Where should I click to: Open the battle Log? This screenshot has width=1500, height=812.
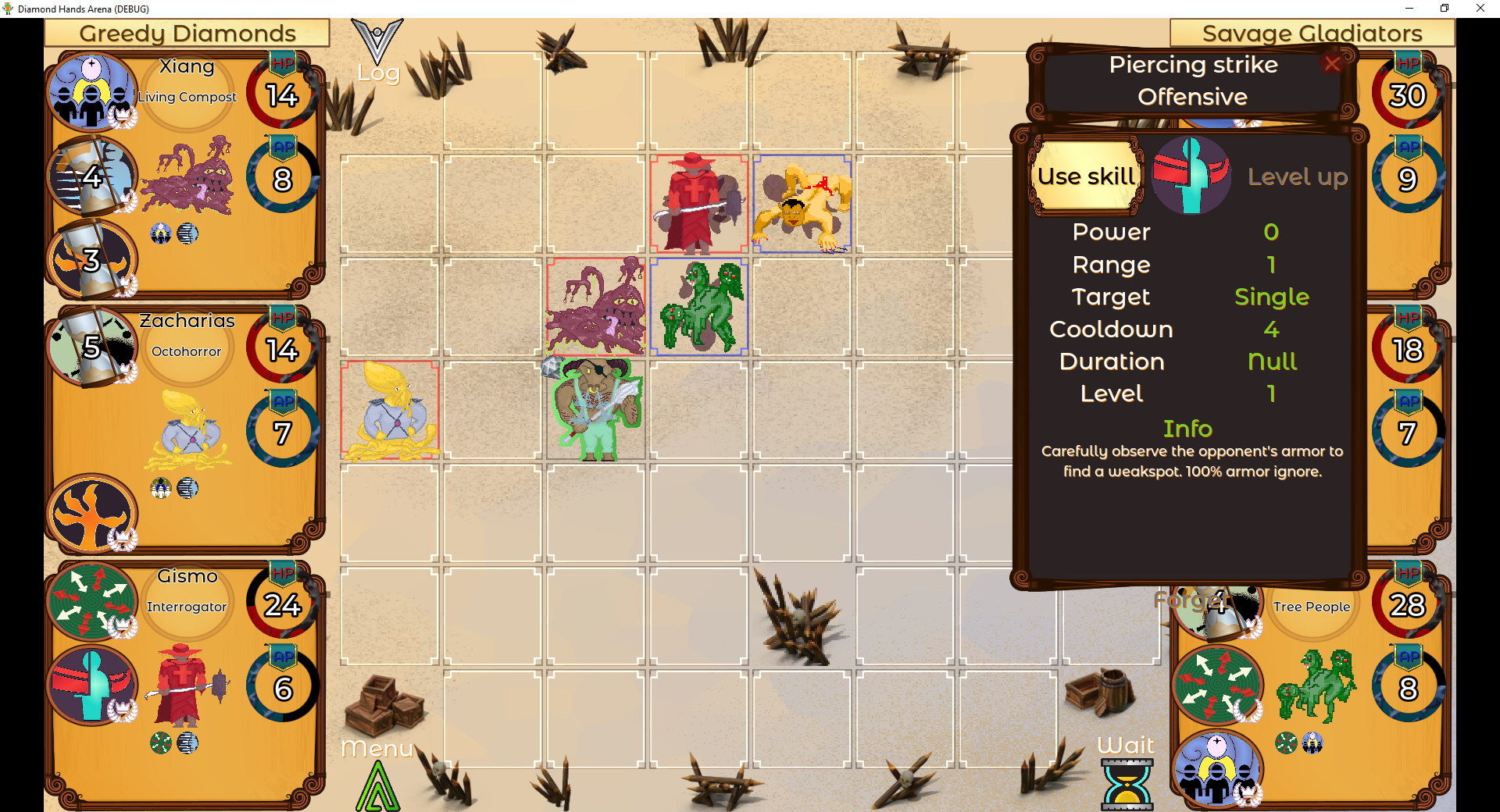click(378, 51)
